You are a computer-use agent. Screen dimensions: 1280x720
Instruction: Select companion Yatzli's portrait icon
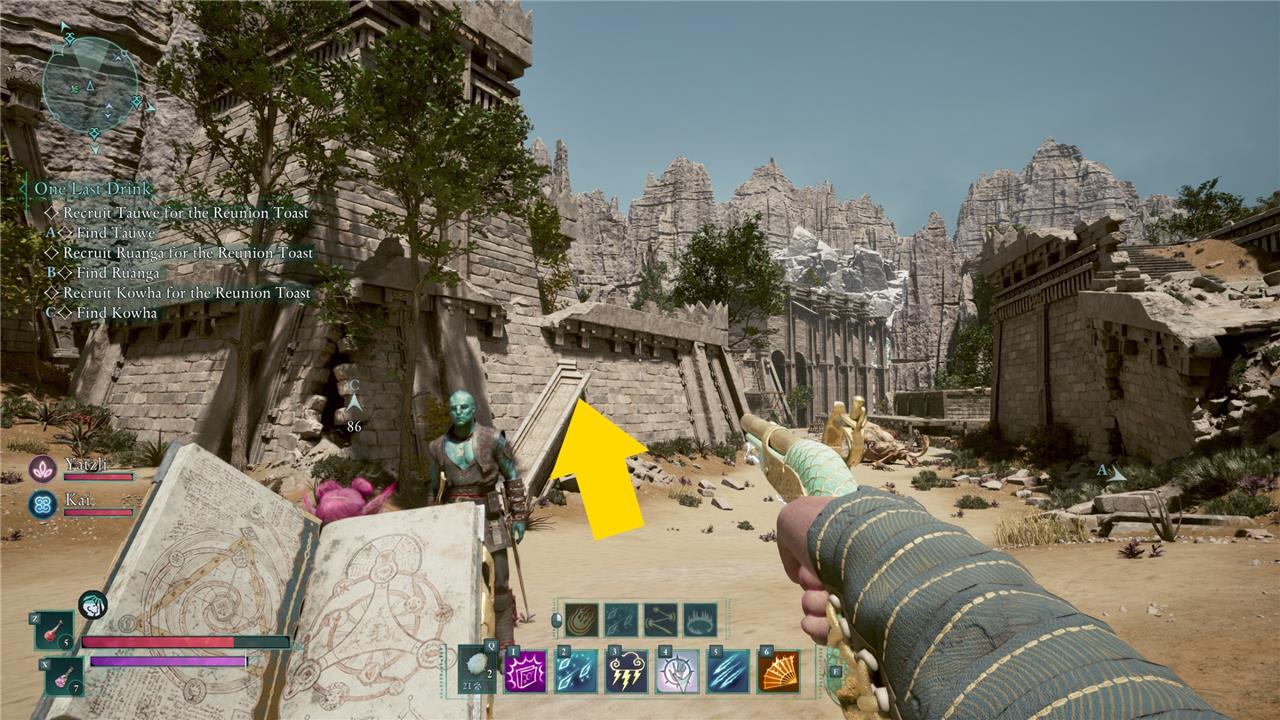coord(42,468)
